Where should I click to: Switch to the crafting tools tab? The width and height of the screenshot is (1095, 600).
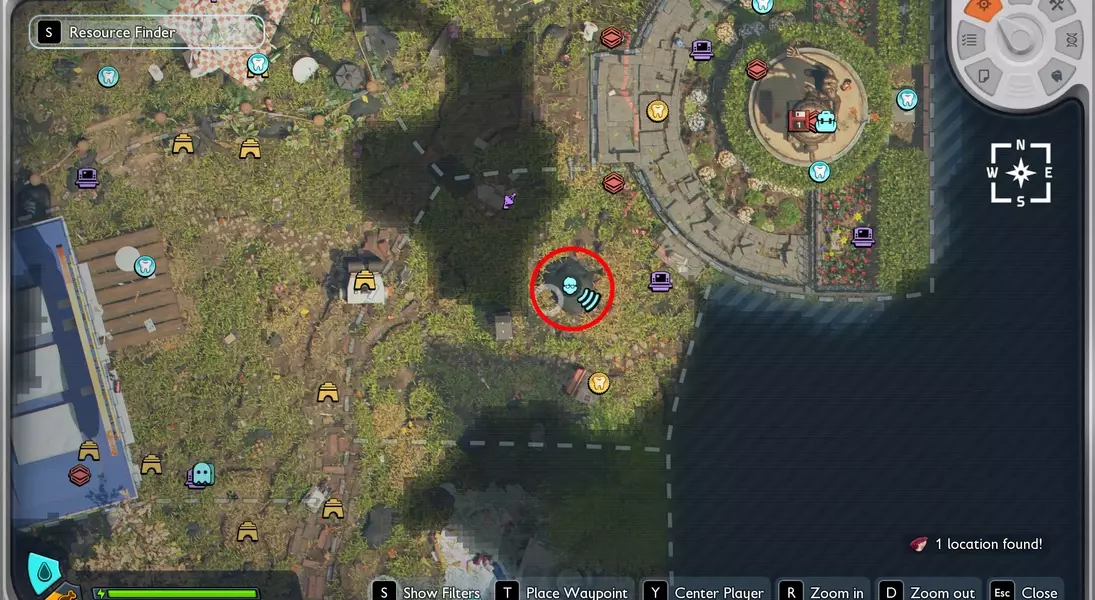point(1055,8)
